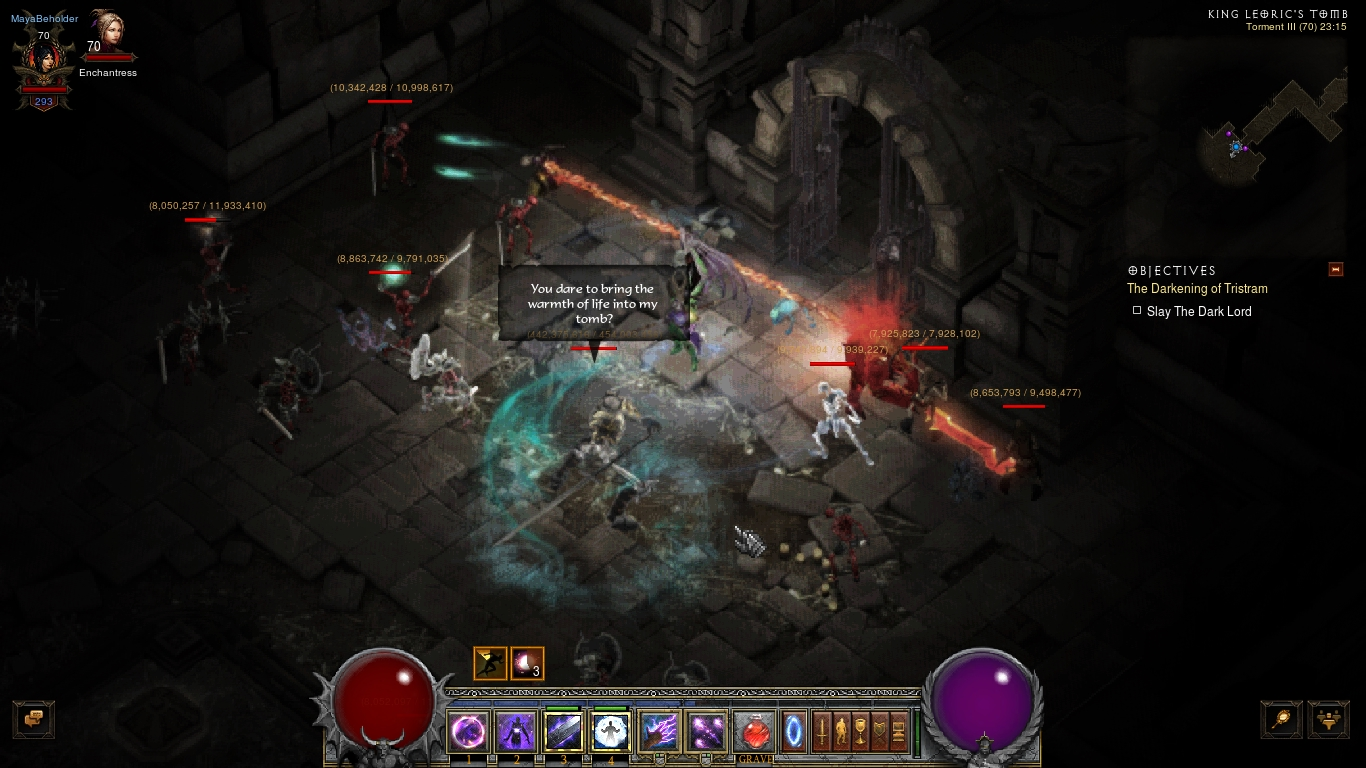Open the sword menu button
The image size is (1366, 768).
click(x=823, y=730)
